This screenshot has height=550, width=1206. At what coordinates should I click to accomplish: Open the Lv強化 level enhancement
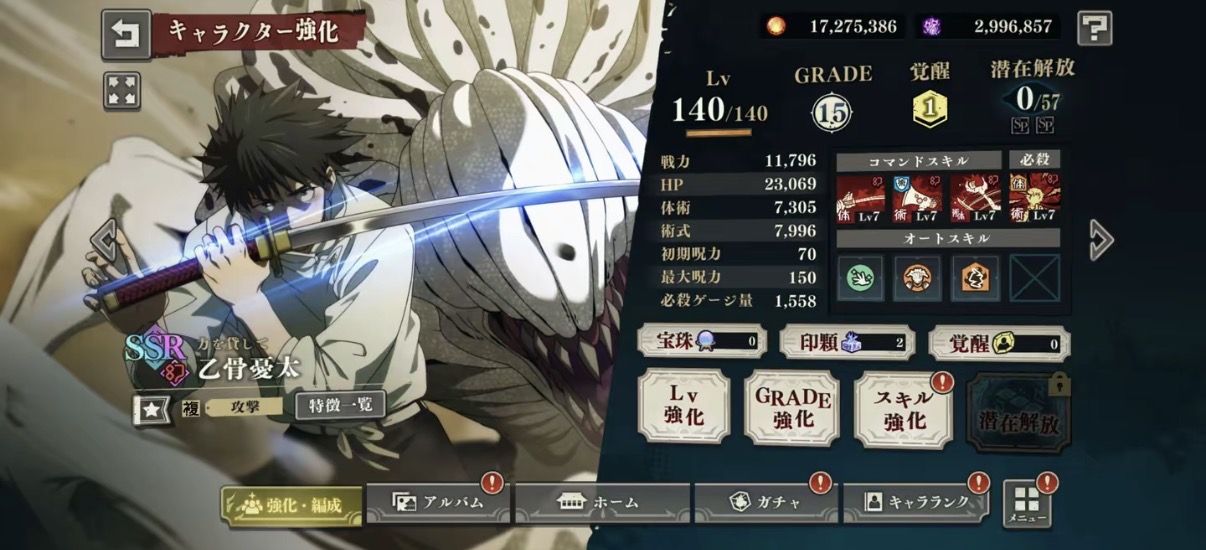tap(684, 406)
